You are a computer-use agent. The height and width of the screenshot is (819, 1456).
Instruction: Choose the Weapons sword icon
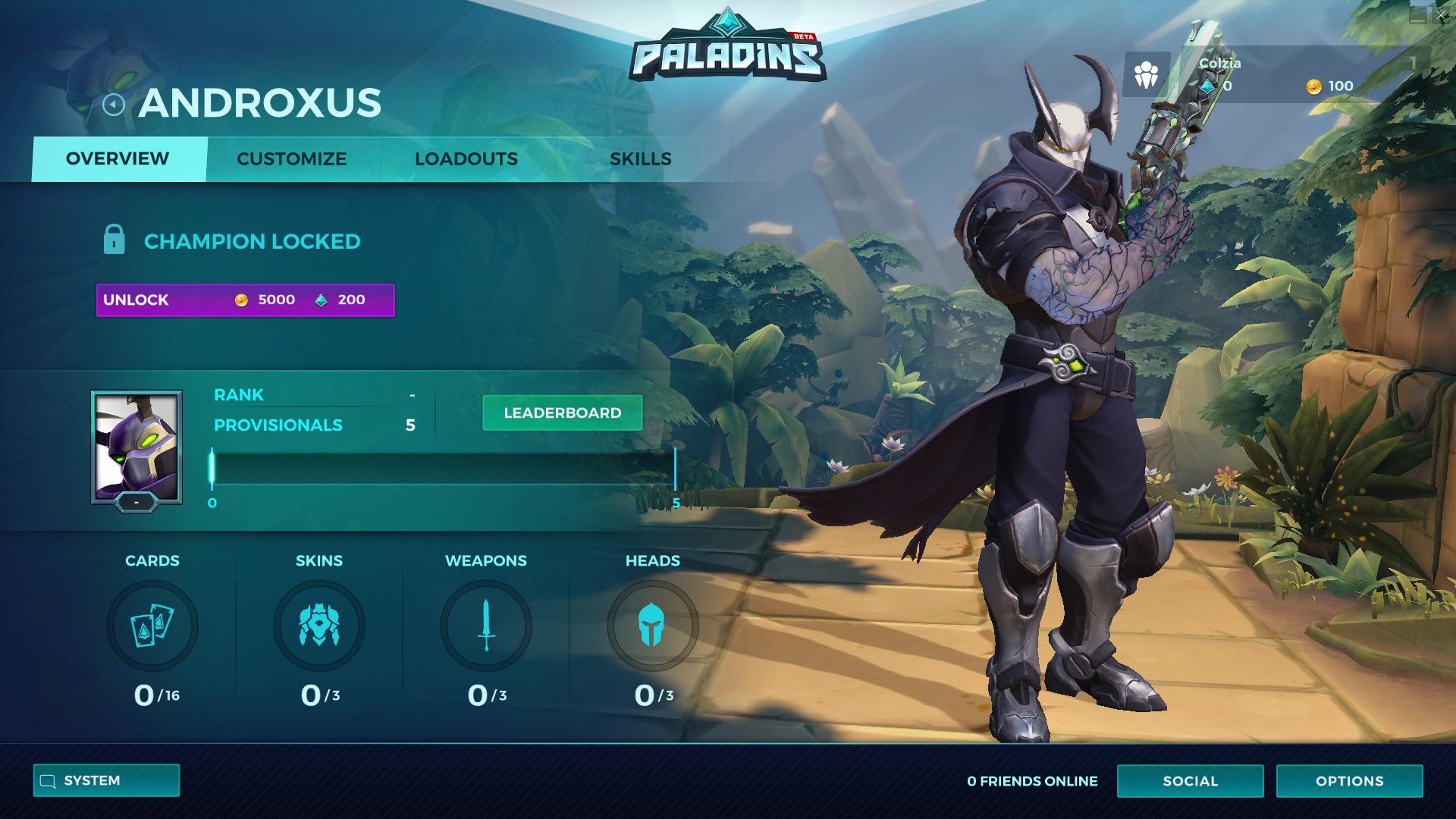coord(486,626)
